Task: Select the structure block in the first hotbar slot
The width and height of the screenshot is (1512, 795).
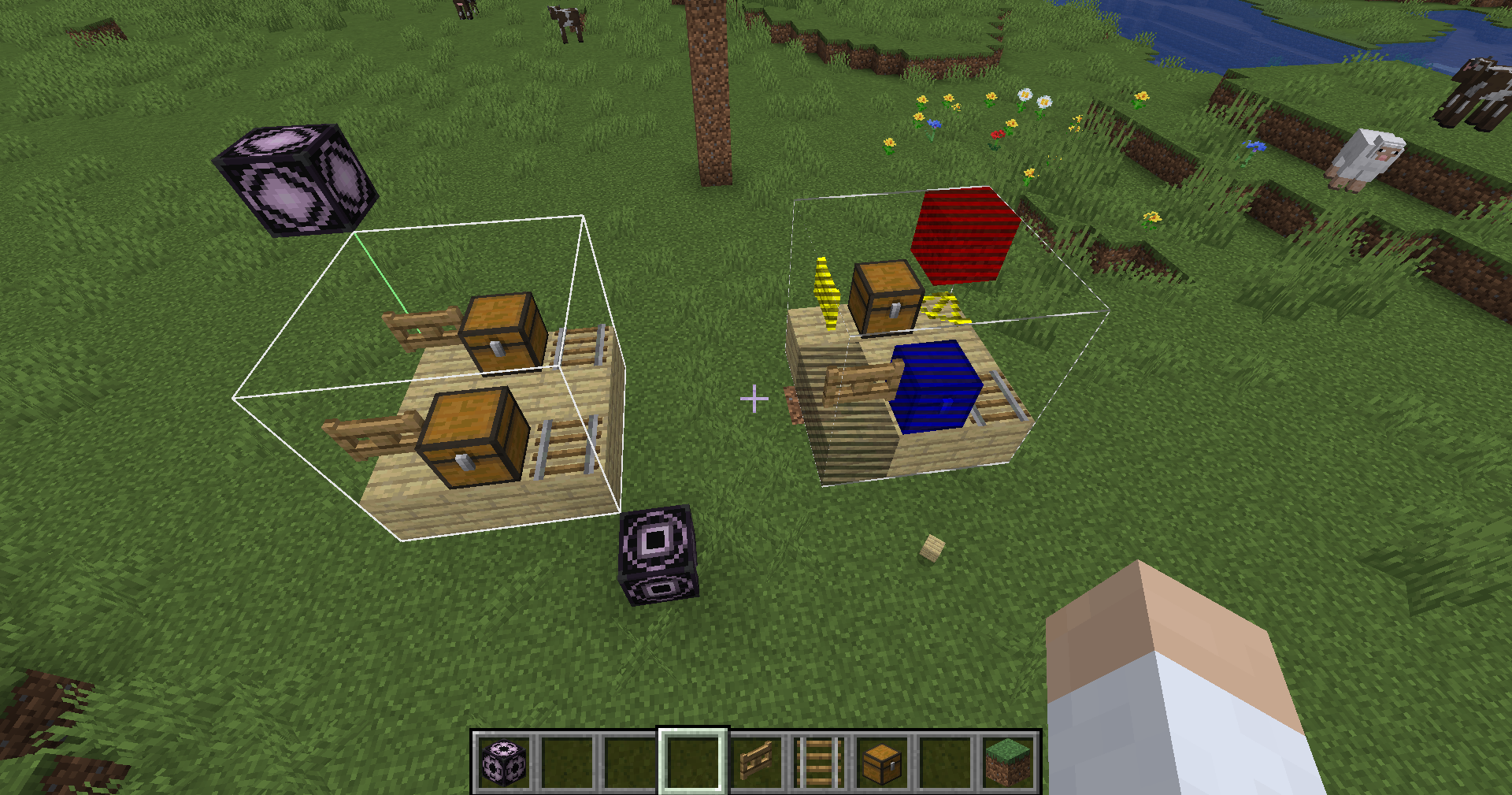Action: pyautogui.click(x=504, y=761)
